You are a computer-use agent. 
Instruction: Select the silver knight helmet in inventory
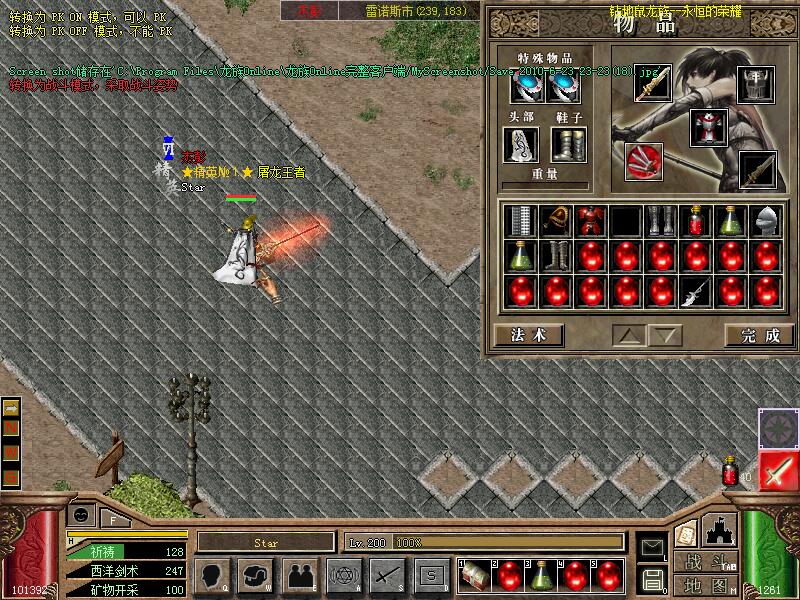(x=763, y=221)
